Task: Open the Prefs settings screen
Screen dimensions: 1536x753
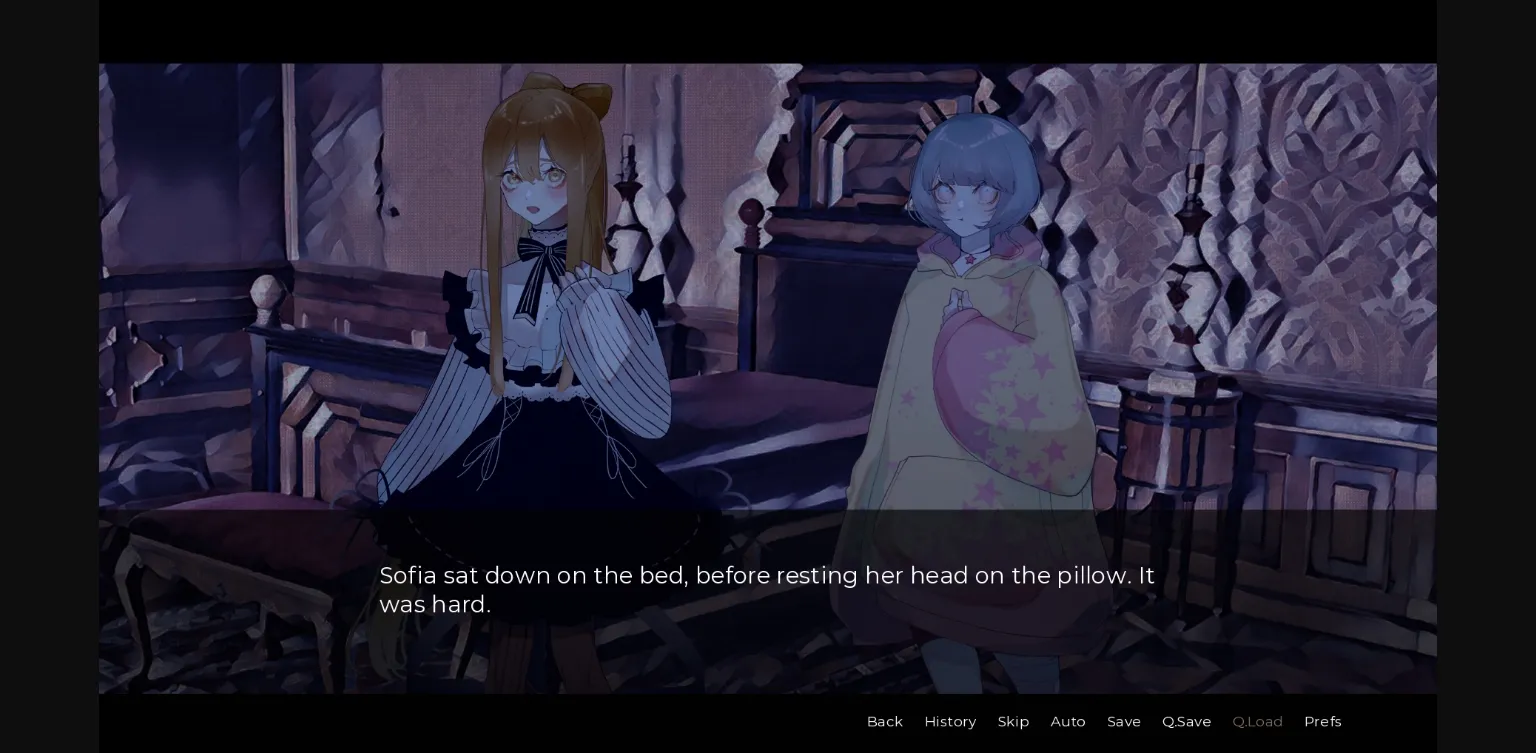Action: click(1323, 721)
